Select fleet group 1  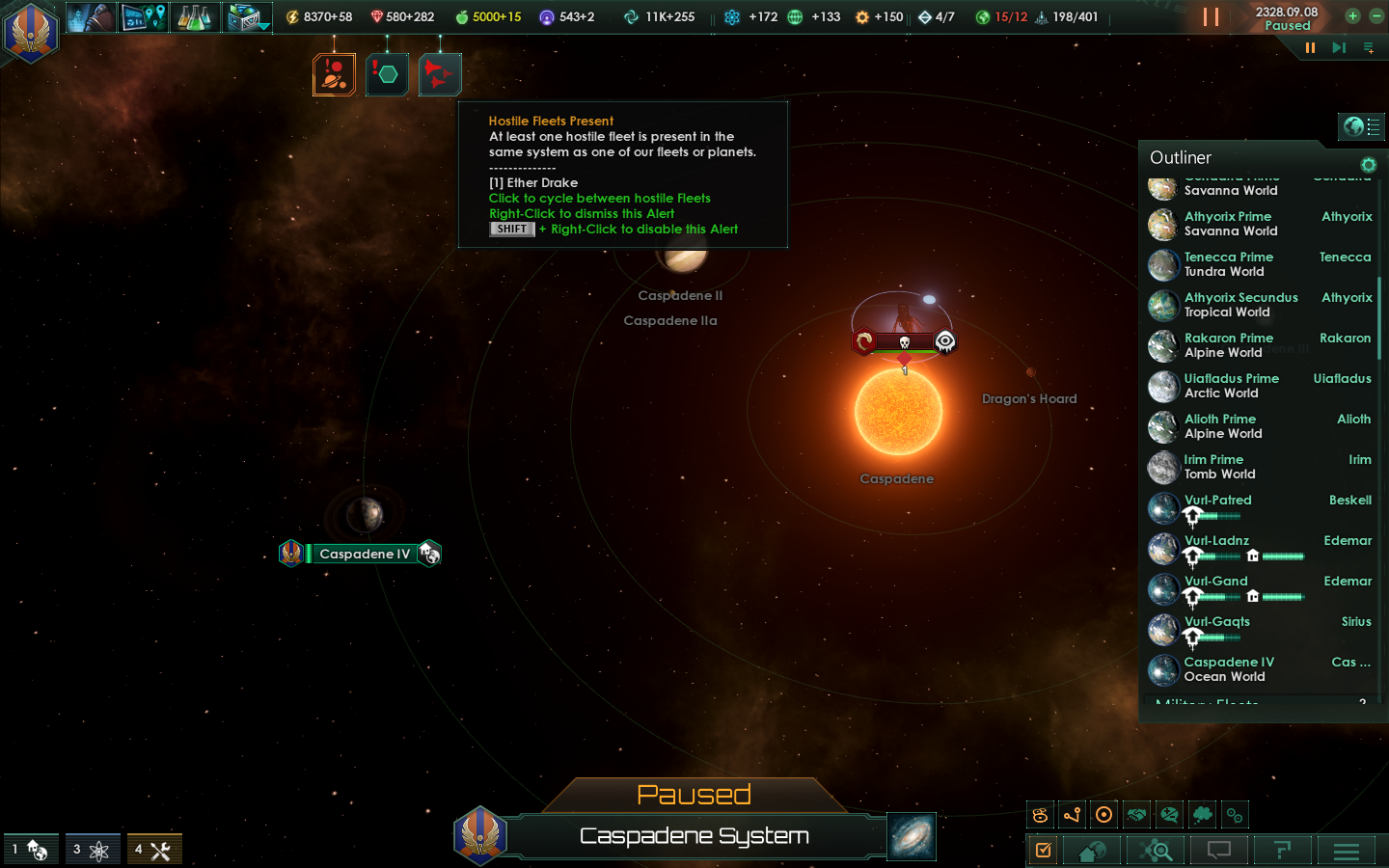point(31,850)
